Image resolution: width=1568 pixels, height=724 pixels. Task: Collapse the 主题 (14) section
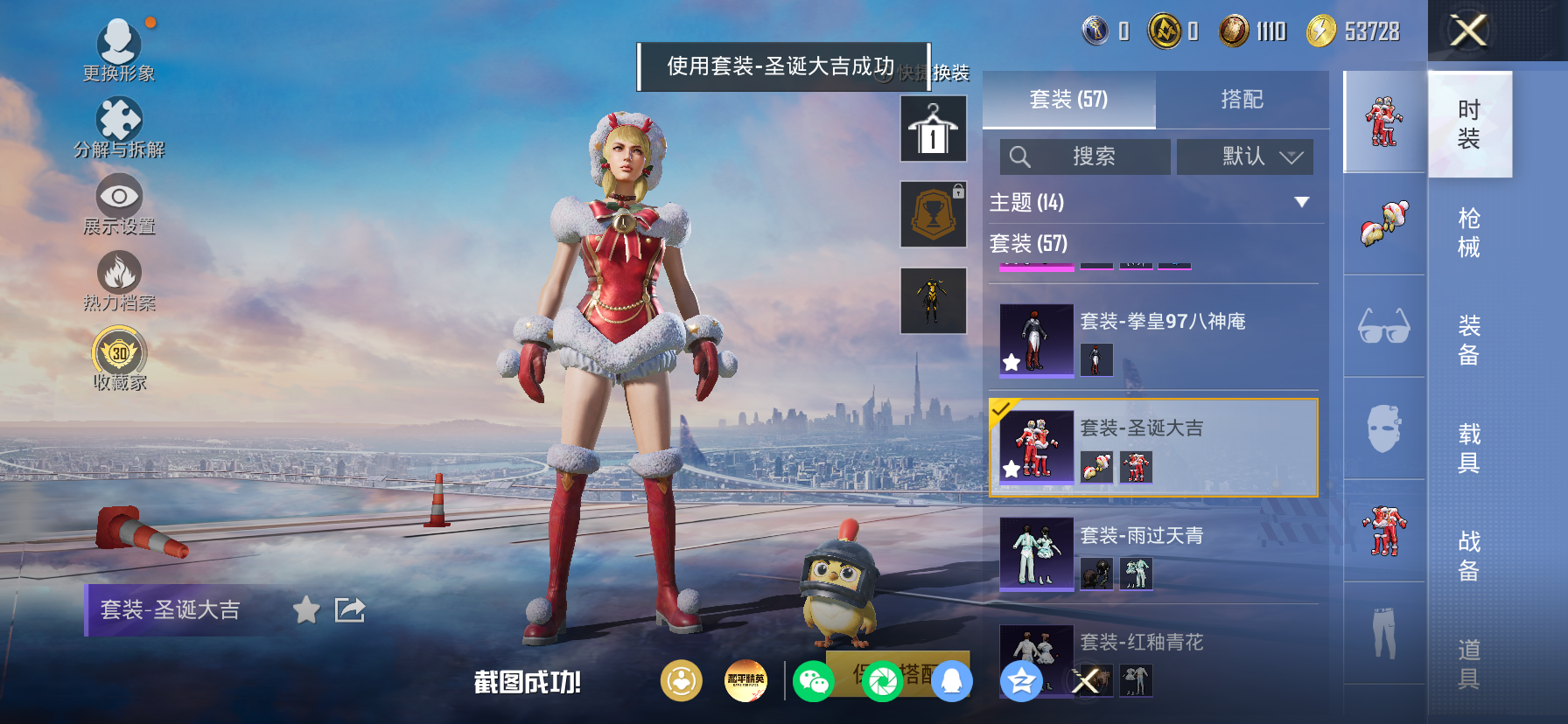[1303, 200]
